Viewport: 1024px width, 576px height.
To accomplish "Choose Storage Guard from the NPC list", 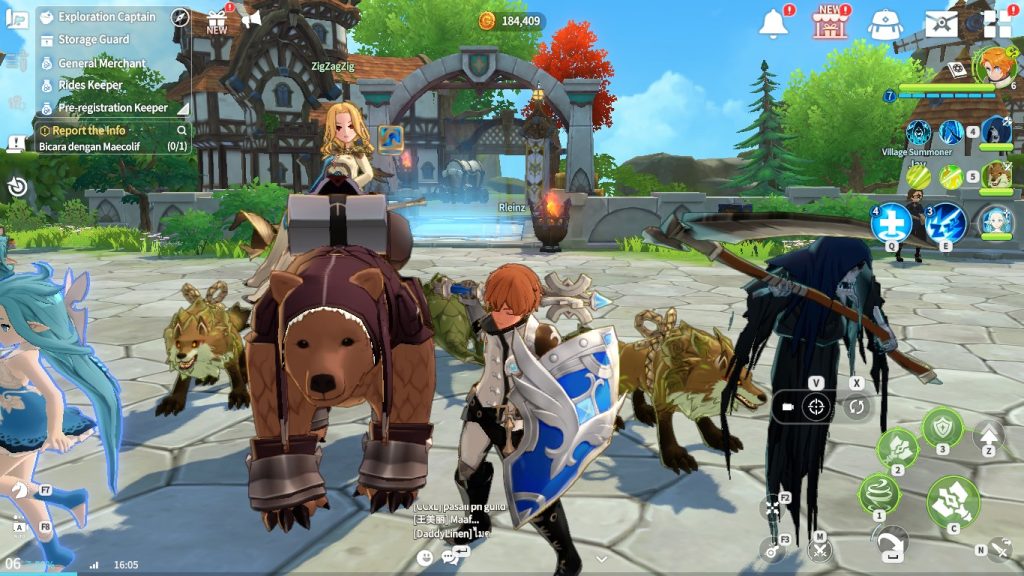I will click(93, 40).
